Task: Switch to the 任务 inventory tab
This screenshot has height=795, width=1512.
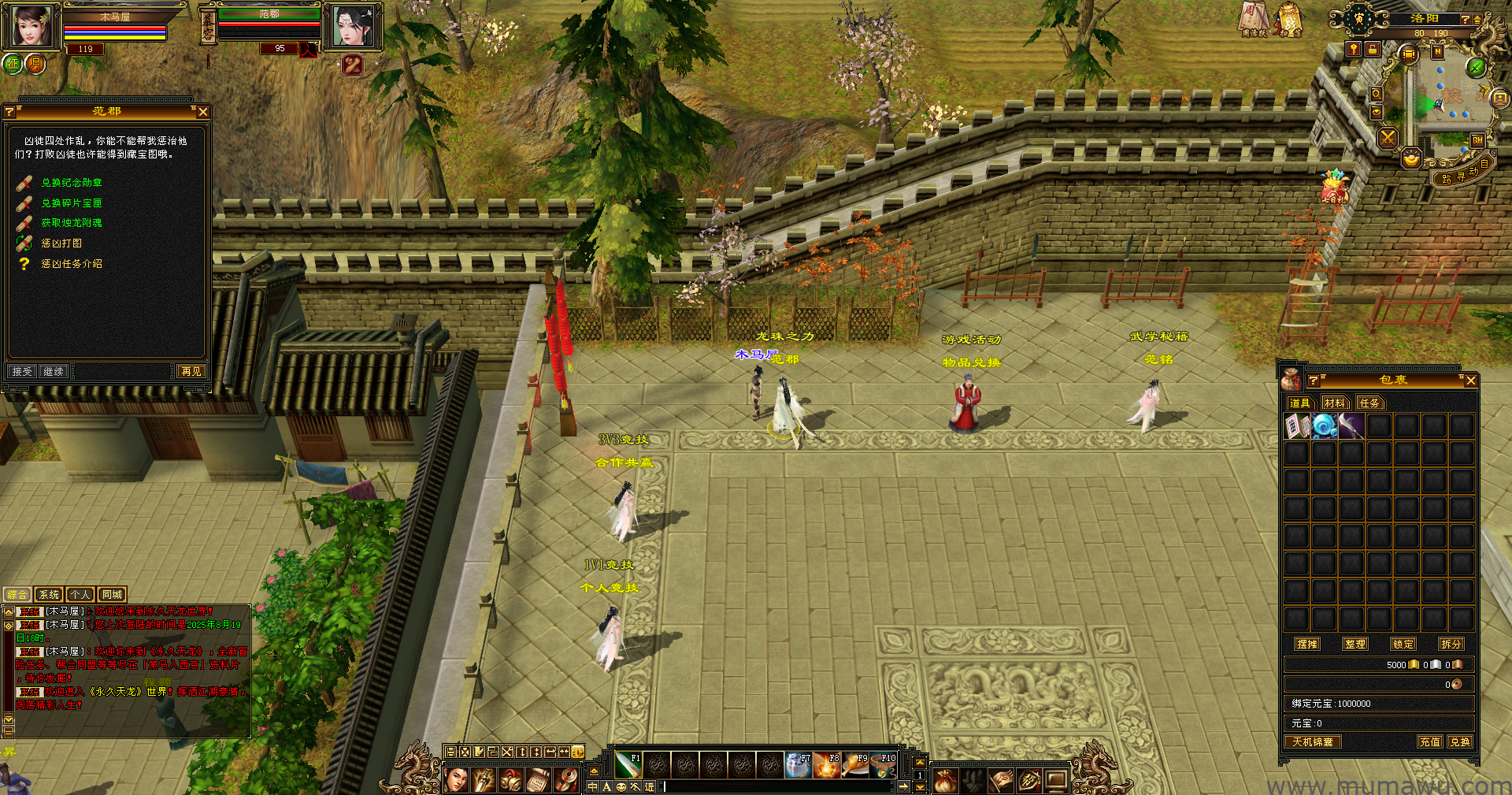Action: (x=1369, y=403)
